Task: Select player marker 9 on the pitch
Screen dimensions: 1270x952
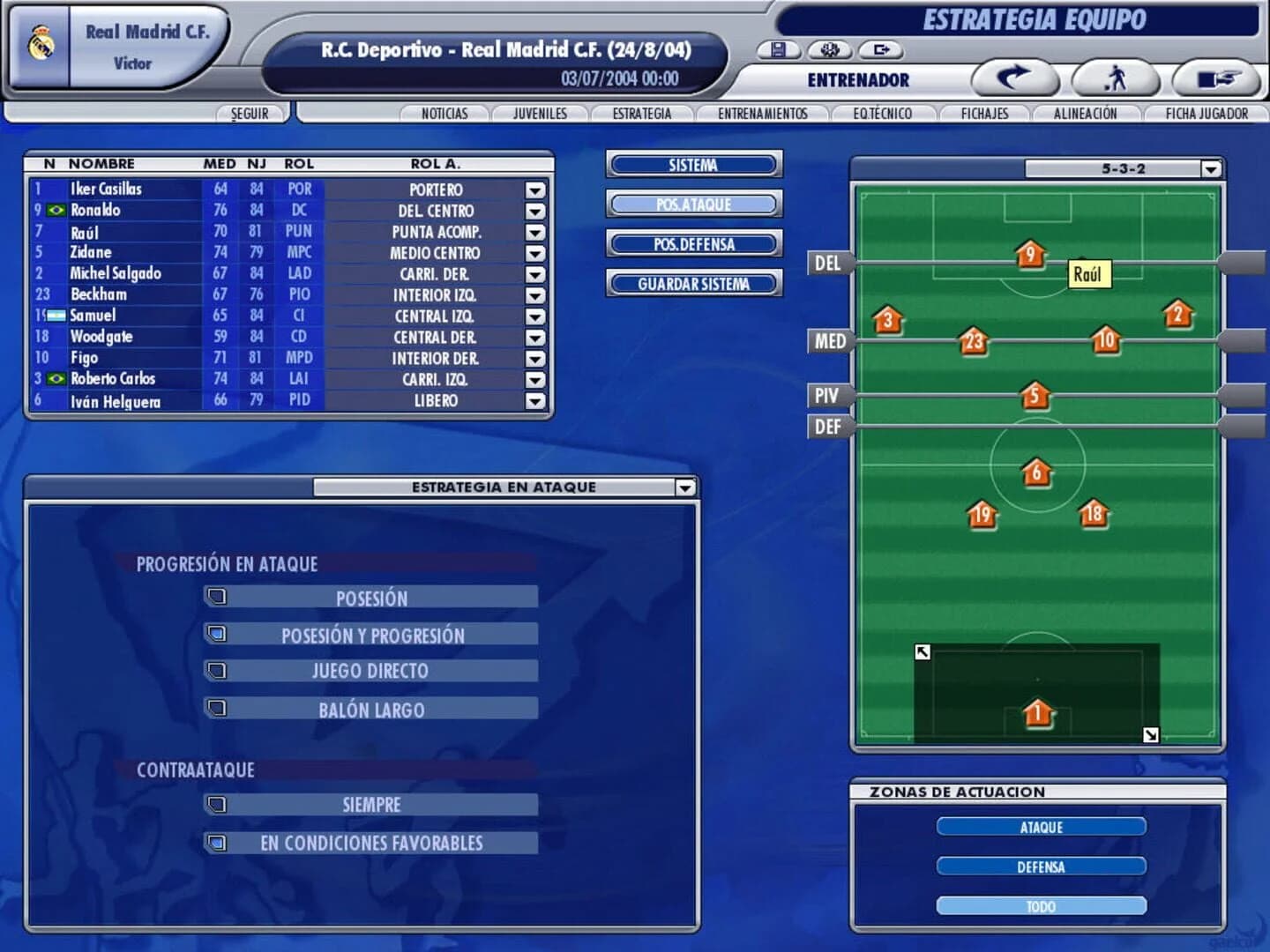Action: 1030,256
